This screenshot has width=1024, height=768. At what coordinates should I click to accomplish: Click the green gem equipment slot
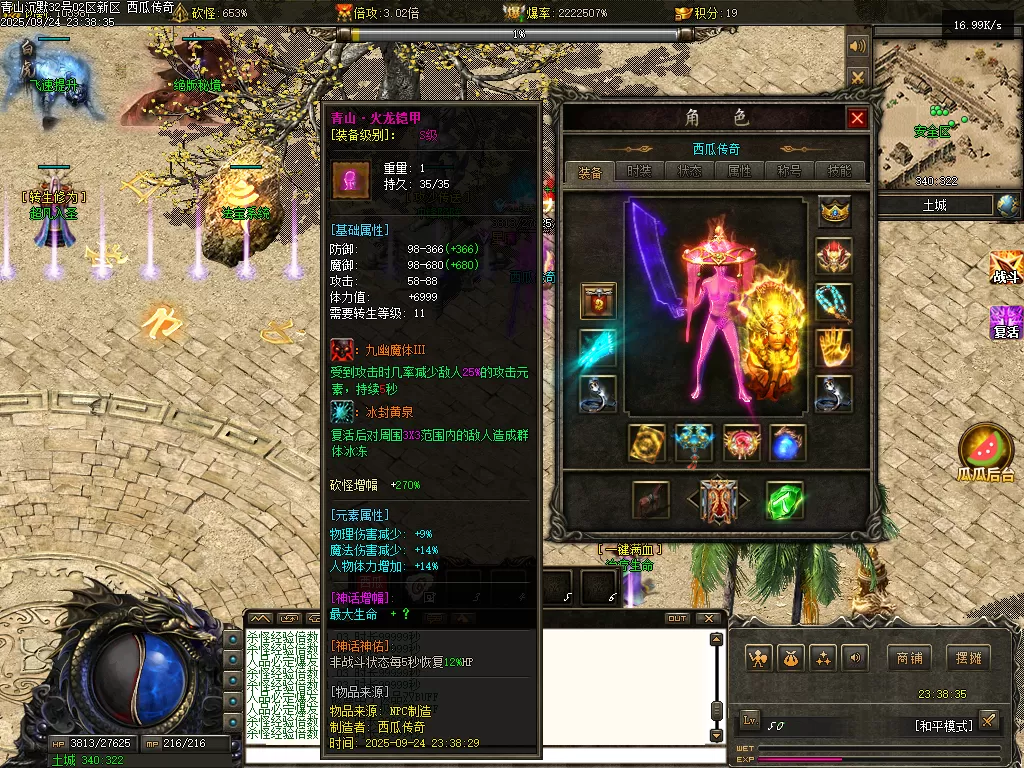pos(785,500)
